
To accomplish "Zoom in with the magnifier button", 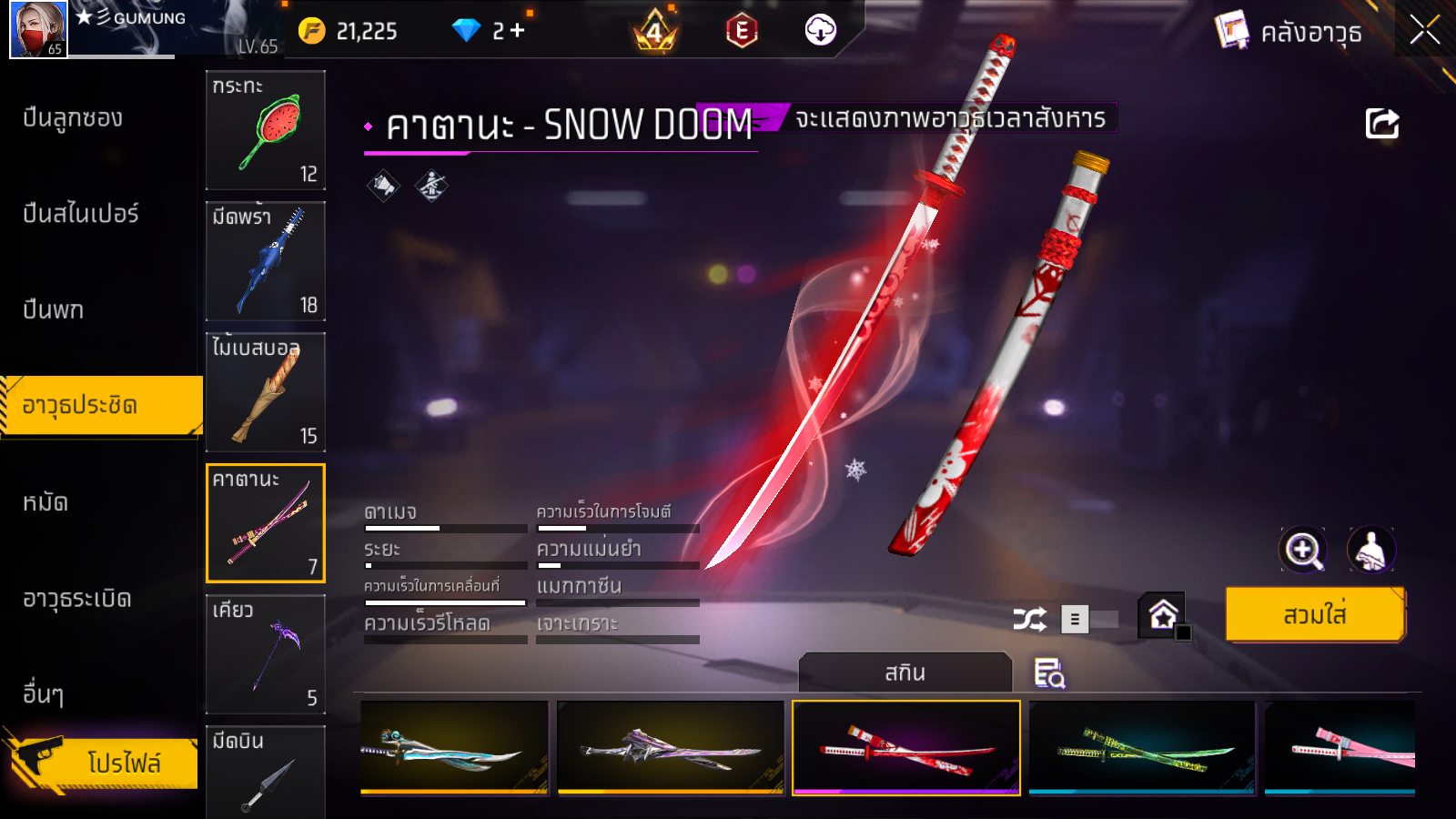I will 1302,550.
